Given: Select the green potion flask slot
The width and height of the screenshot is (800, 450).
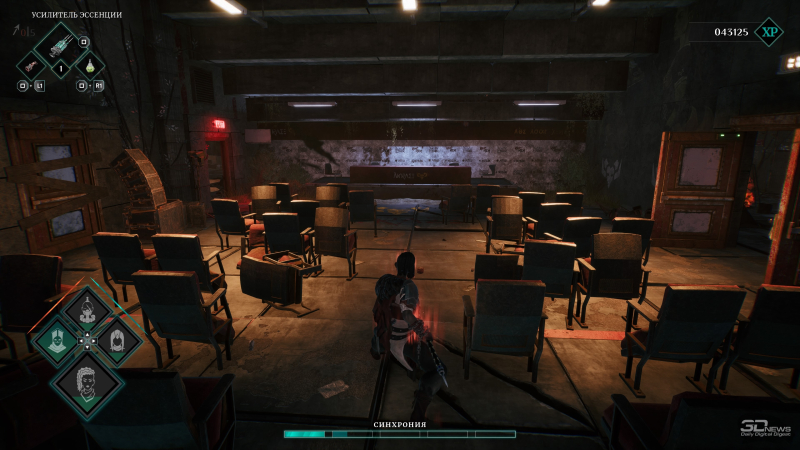Looking at the screenshot, I should (90, 66).
